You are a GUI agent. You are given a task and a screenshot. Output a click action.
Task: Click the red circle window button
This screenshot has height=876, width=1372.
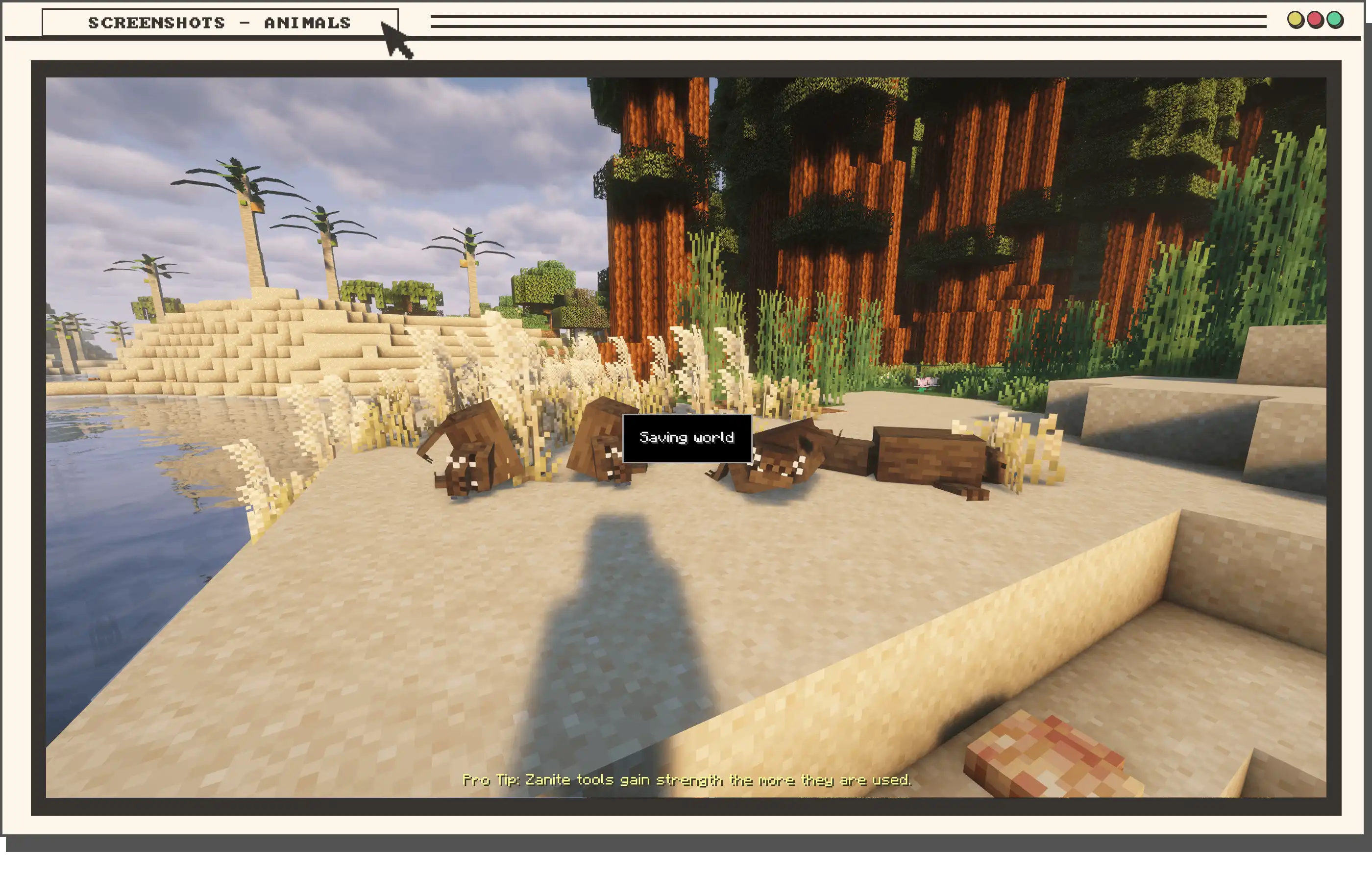pos(1315,21)
